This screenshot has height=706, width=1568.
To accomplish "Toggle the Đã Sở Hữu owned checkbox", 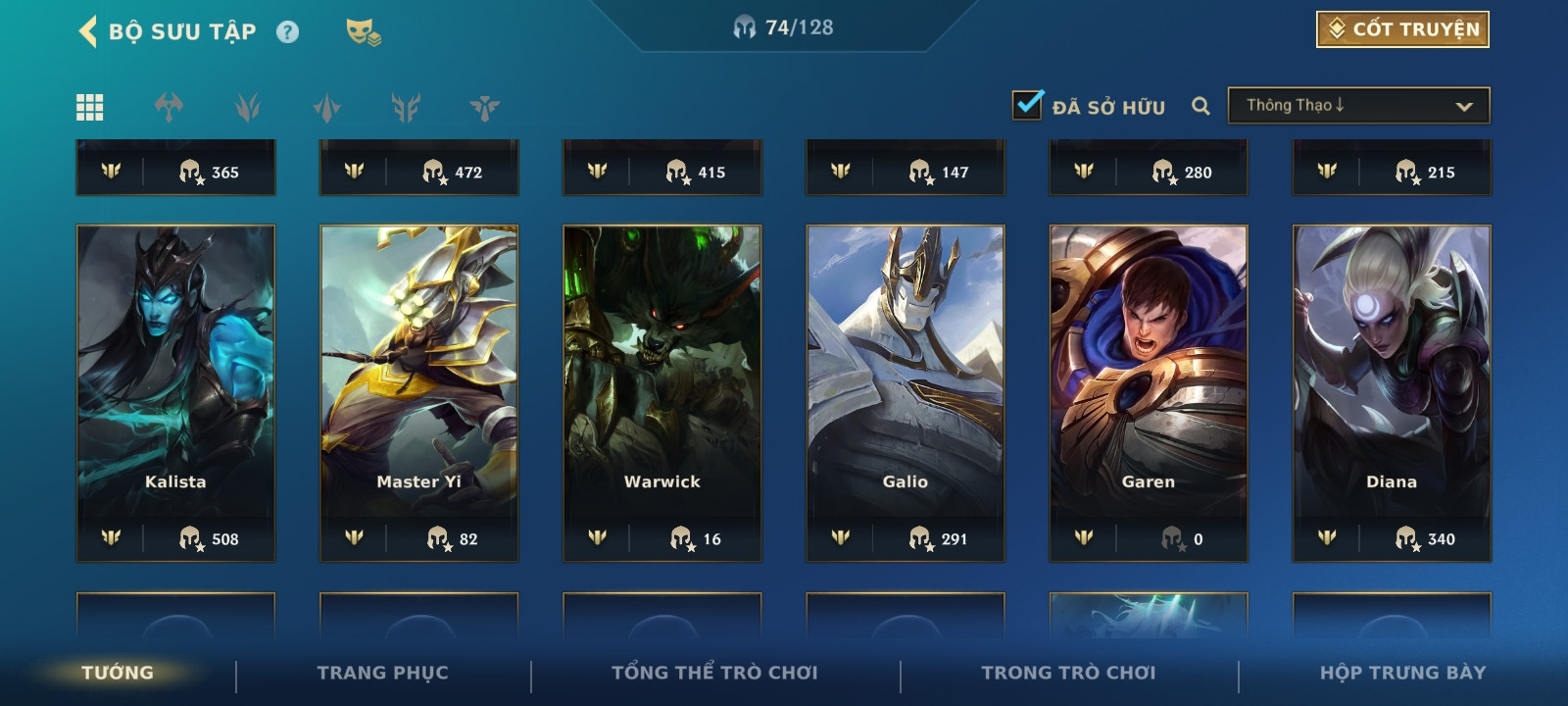I will [1027, 105].
